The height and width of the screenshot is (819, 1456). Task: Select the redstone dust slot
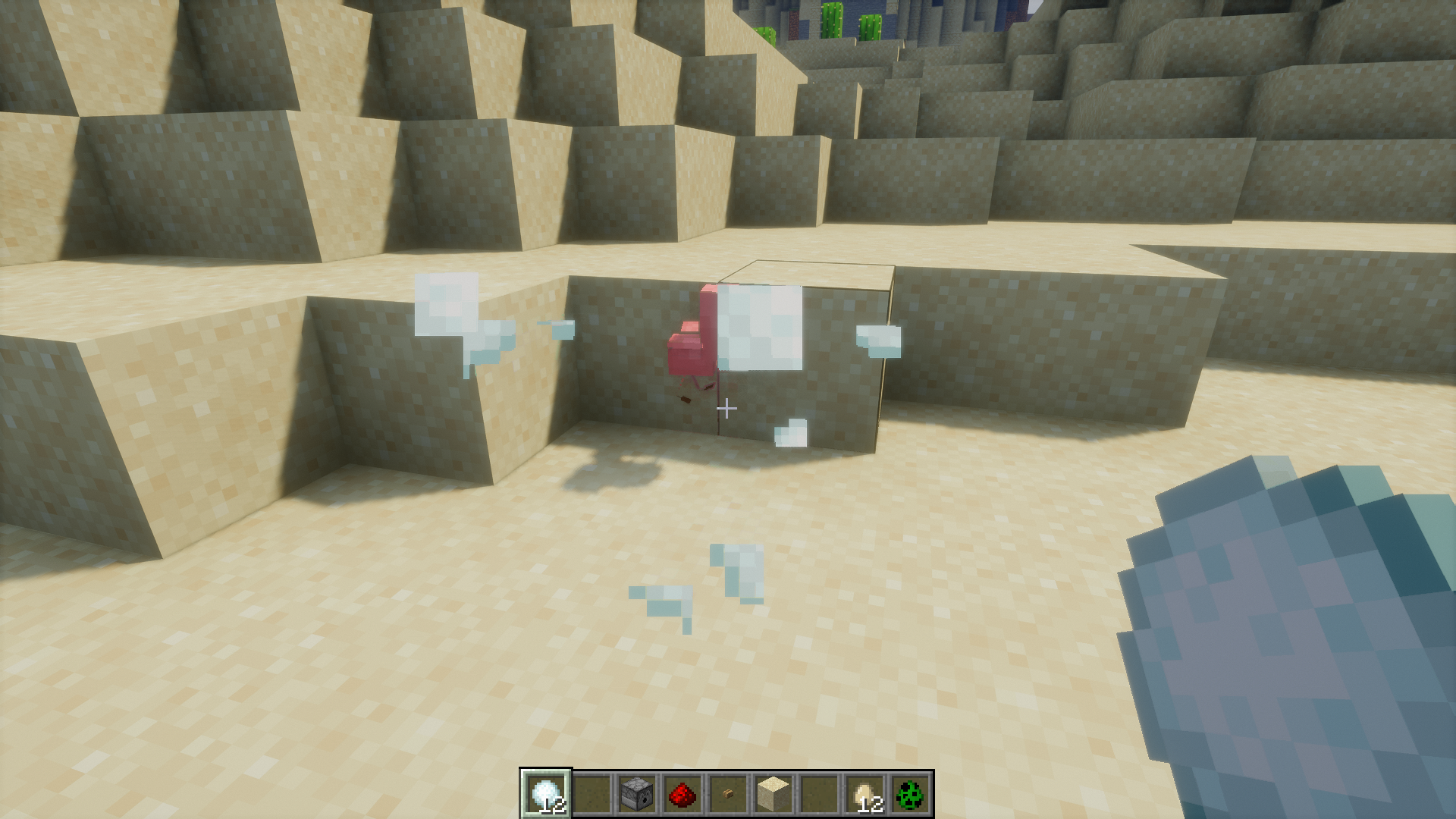point(682,794)
